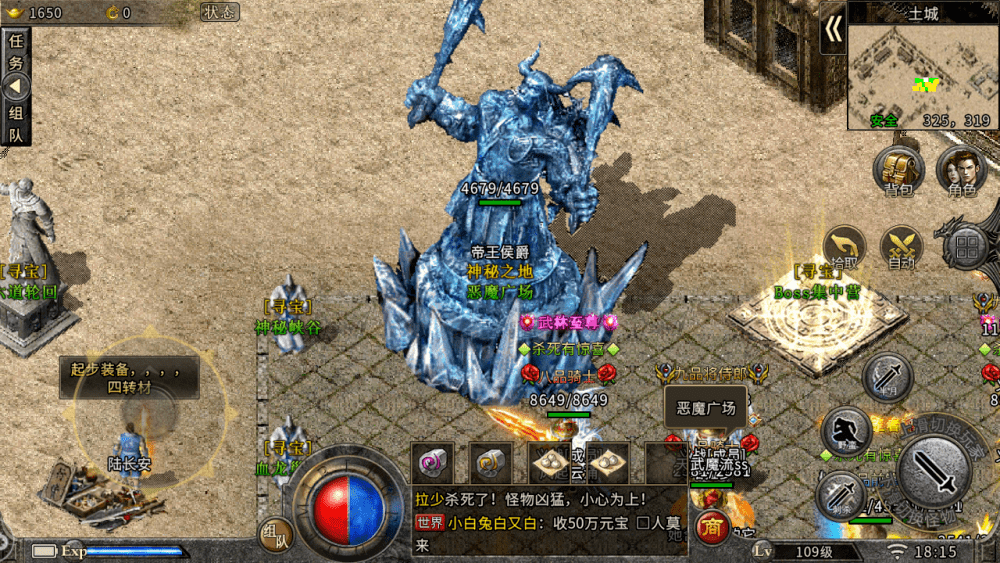Open the four-square grid menu
The image size is (1000, 563).
[x=967, y=247]
